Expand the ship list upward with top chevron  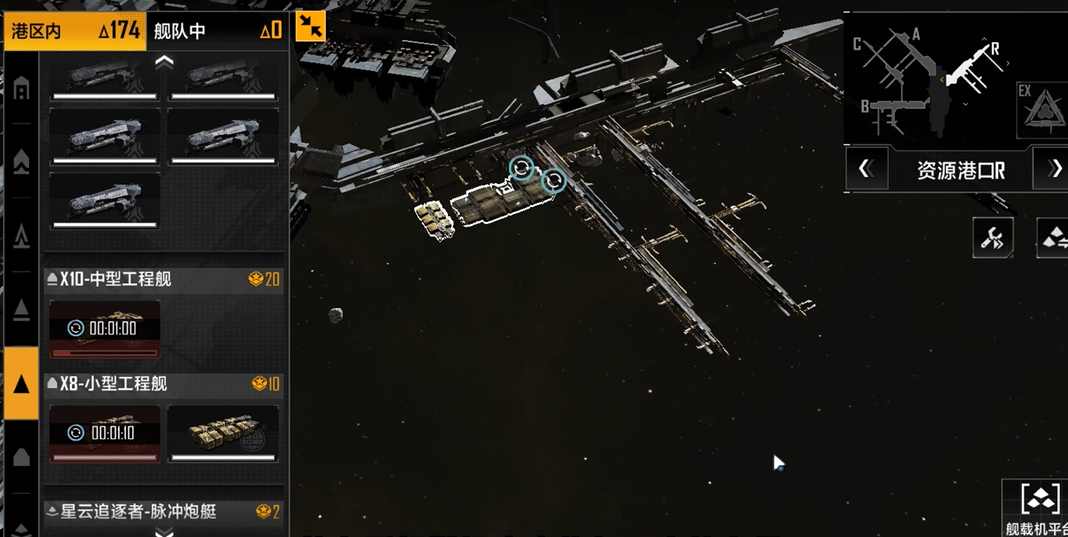pos(164,62)
